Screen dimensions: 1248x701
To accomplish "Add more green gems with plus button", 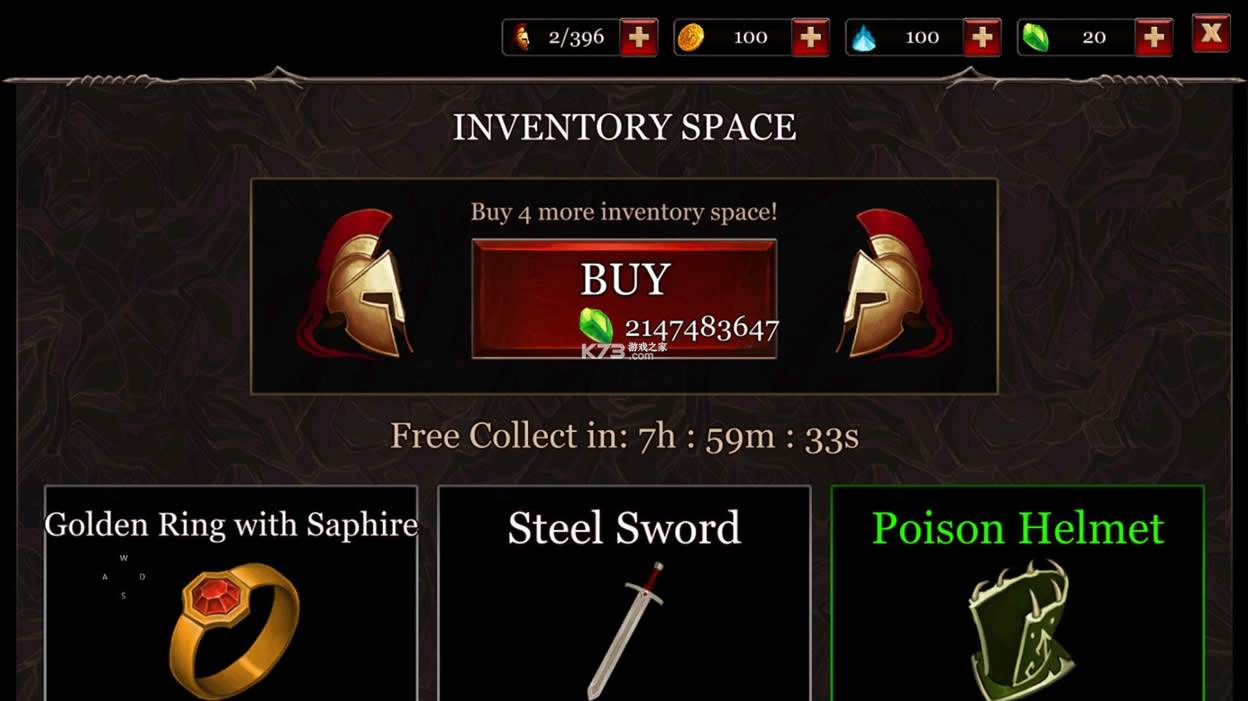I will [x=1154, y=38].
